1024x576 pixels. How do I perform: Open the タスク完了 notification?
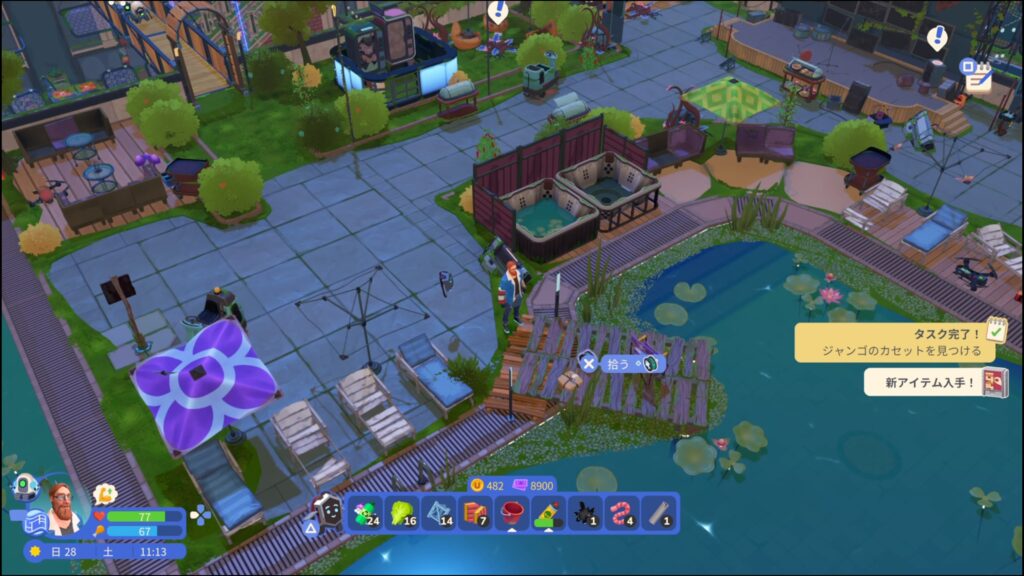tap(895, 343)
